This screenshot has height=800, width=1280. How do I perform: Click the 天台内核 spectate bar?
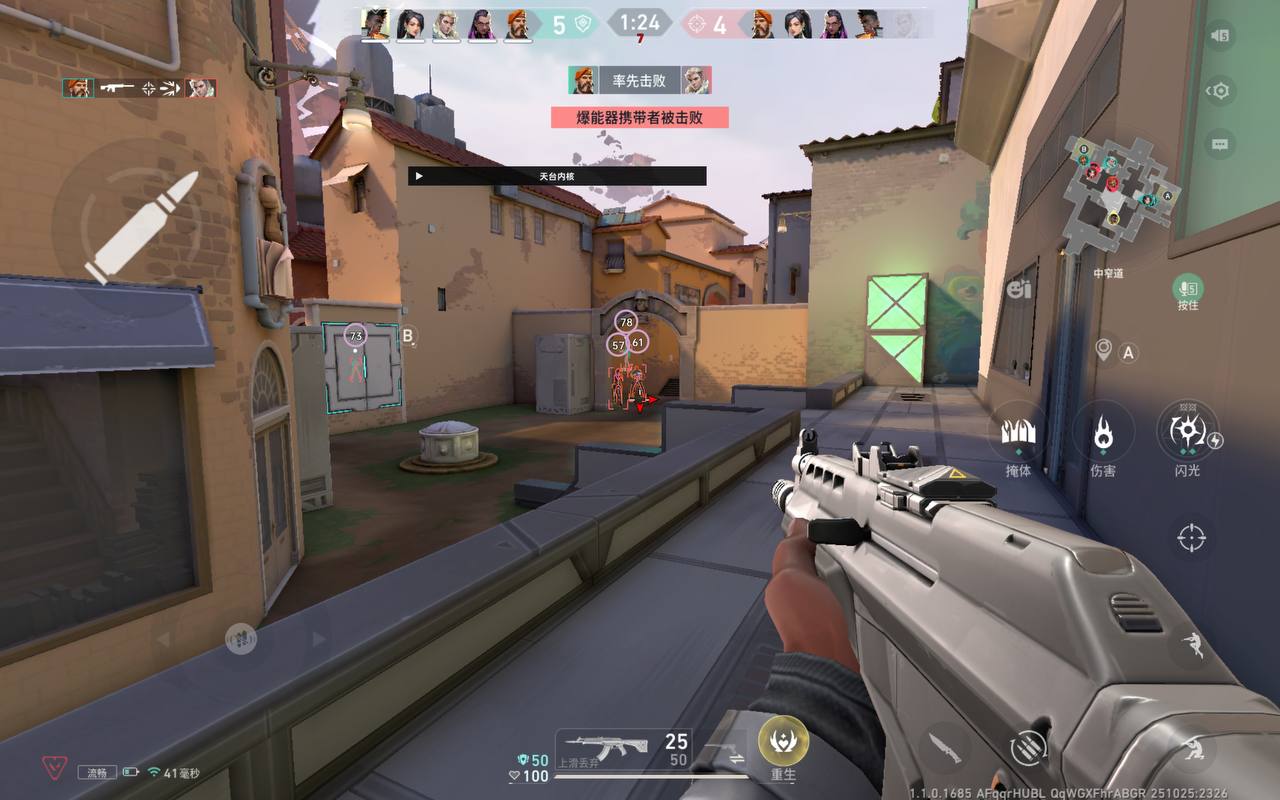coord(557,176)
